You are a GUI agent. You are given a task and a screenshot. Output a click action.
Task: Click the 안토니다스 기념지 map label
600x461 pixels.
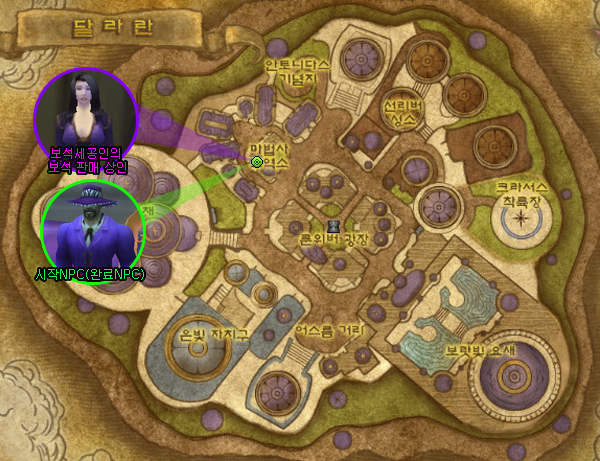[296, 72]
